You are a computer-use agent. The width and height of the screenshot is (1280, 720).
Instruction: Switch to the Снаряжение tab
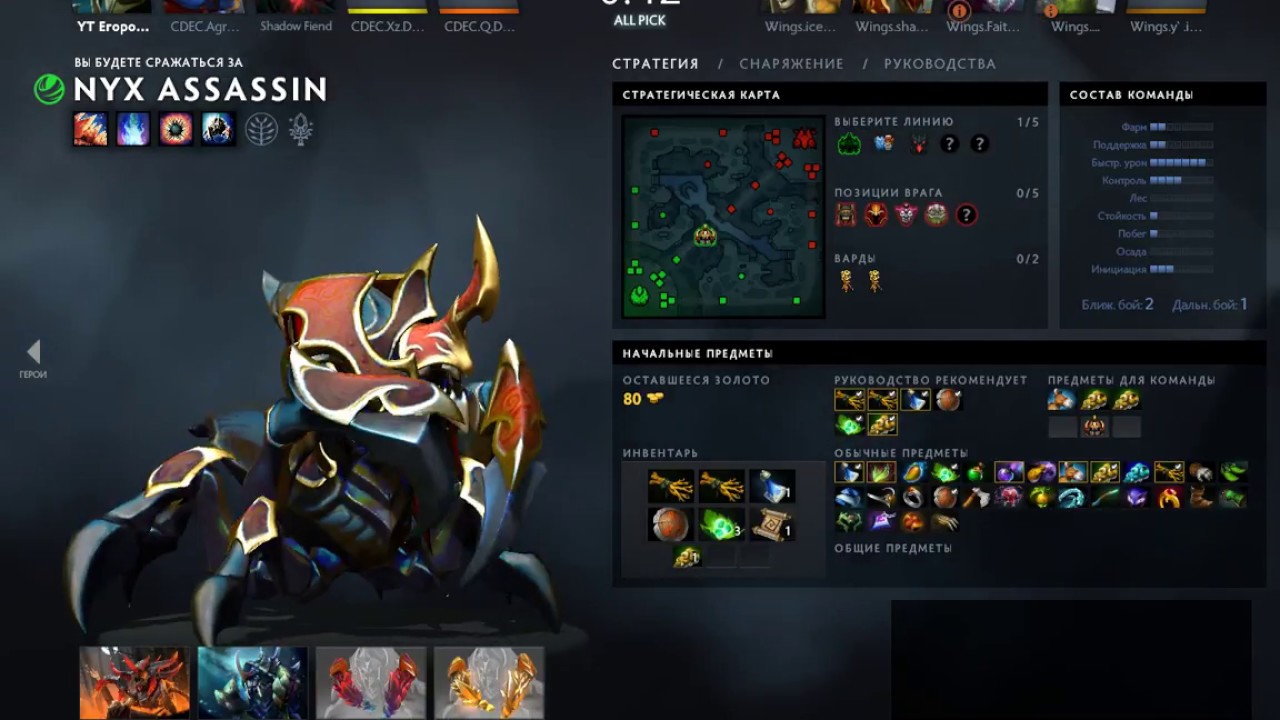pos(791,64)
